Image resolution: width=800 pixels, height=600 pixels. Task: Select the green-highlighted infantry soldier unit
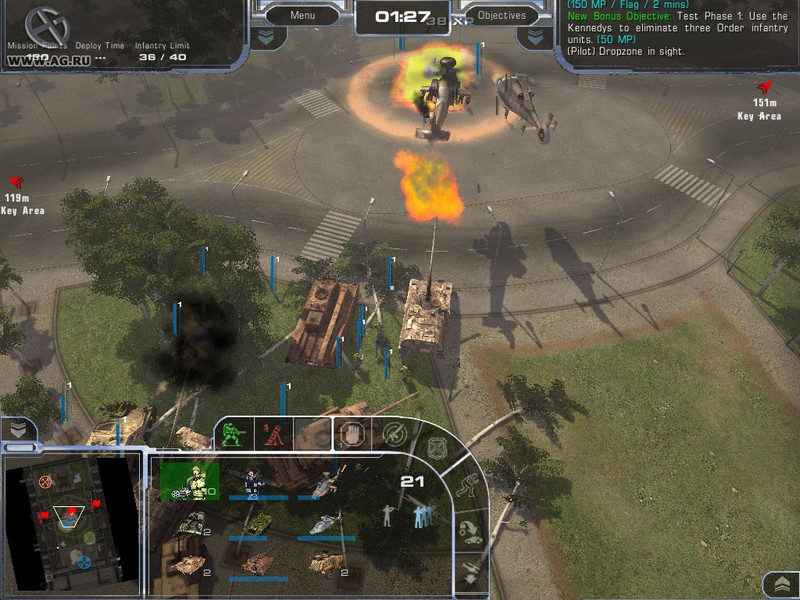(x=189, y=480)
